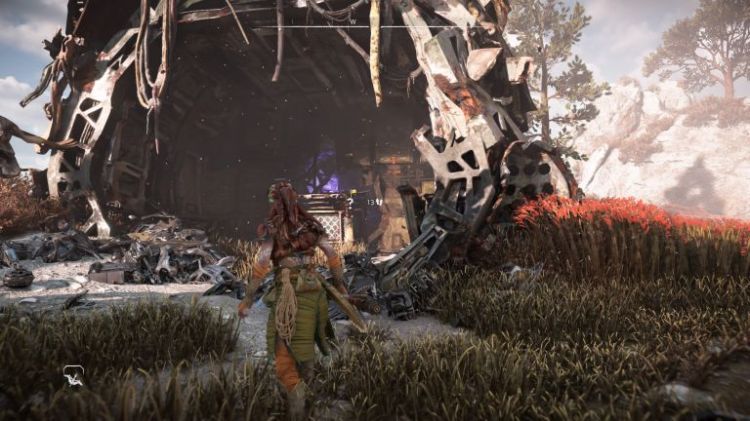Screen dimensions: 750x421
Task: Select the white question mark marker
Action: point(349,202)
